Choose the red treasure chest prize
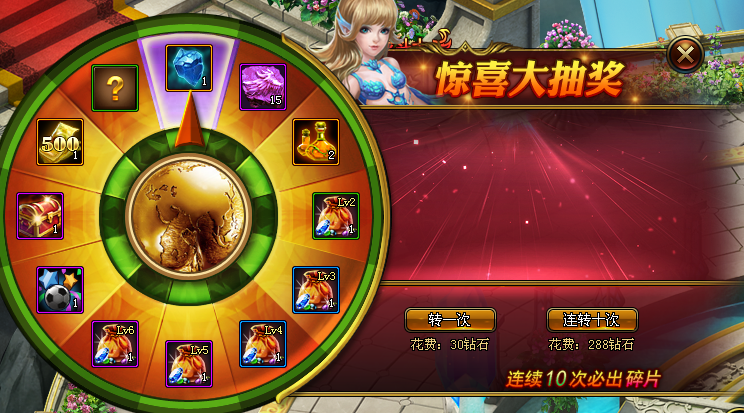Screen dimensions: 744x413 point(41,216)
